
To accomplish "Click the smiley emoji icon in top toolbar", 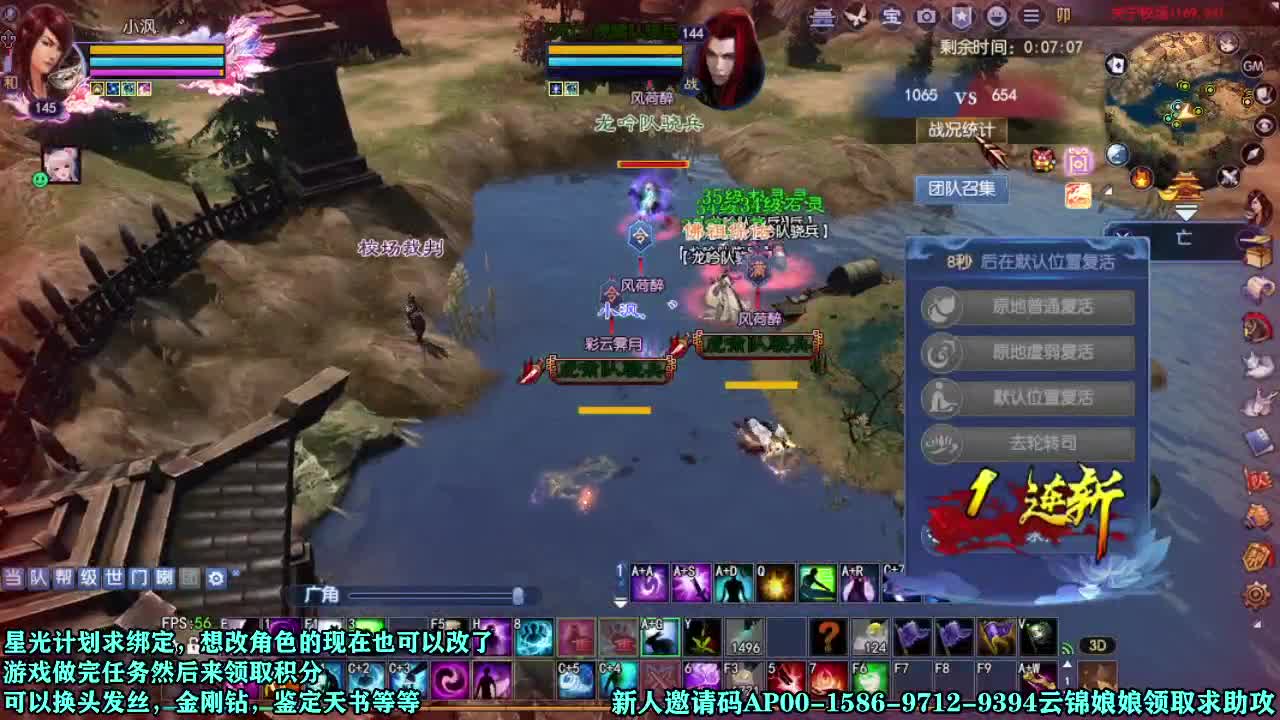I will tap(995, 17).
